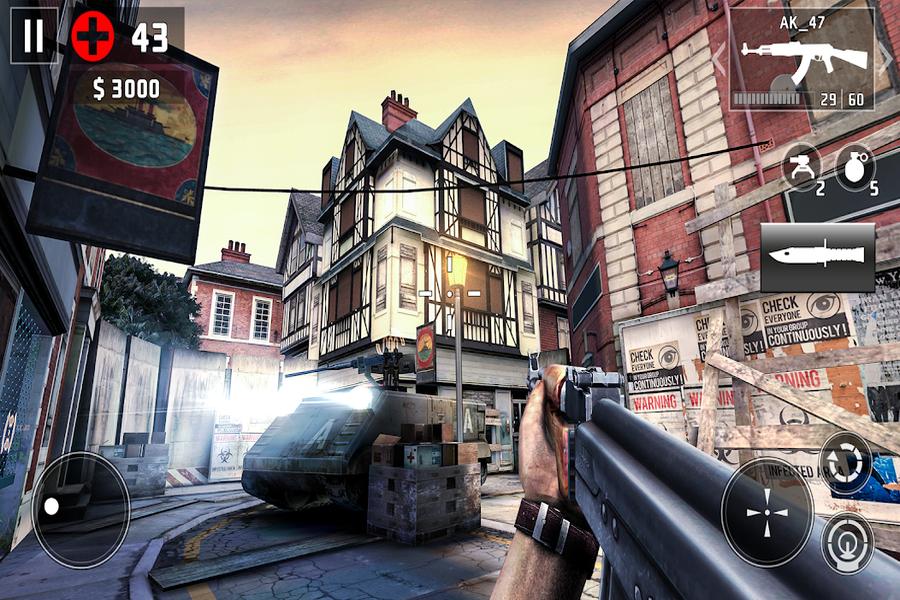Switch to previous weapon with left arrow
The image size is (900, 600).
pyautogui.click(x=718, y=59)
